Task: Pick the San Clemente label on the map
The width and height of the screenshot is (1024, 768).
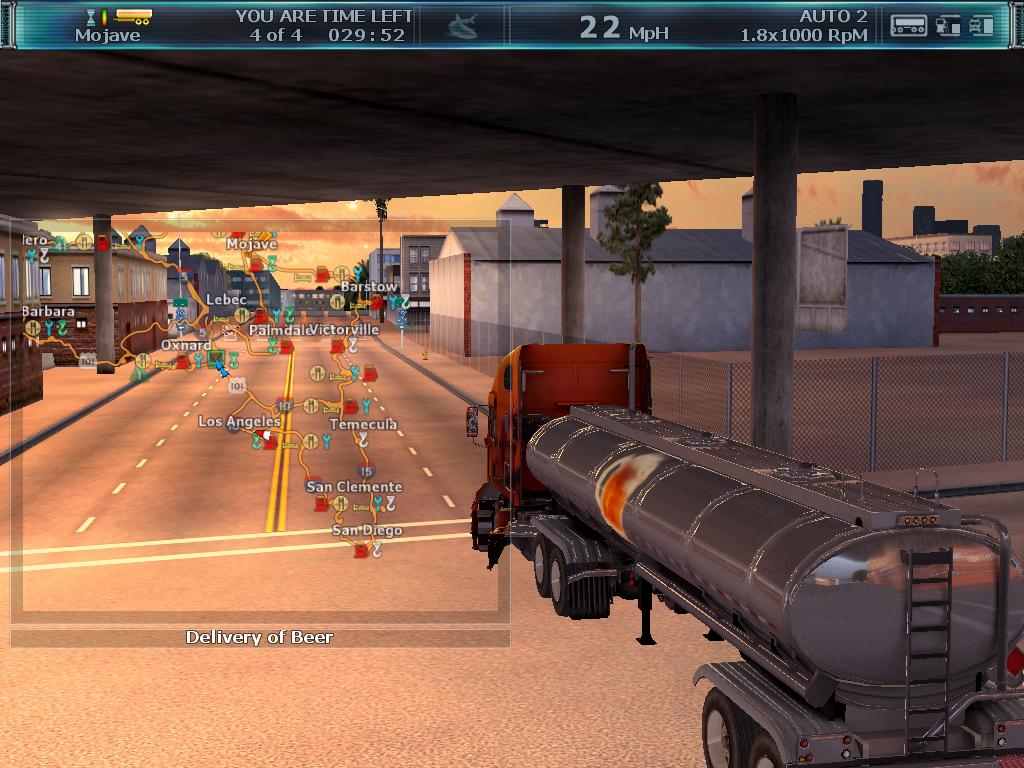Action: point(354,487)
